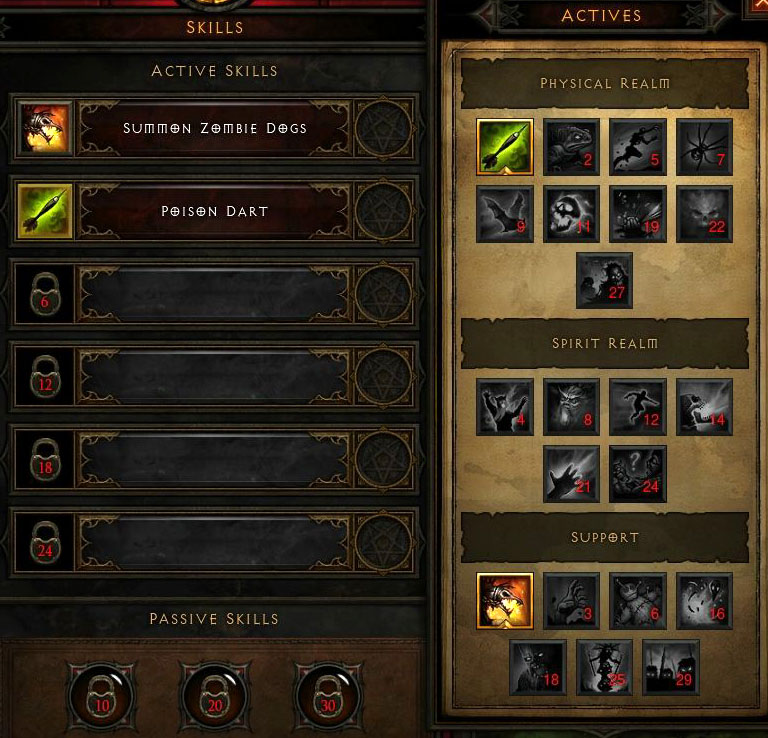Open the rune socket beside Poison Dart

point(383,211)
